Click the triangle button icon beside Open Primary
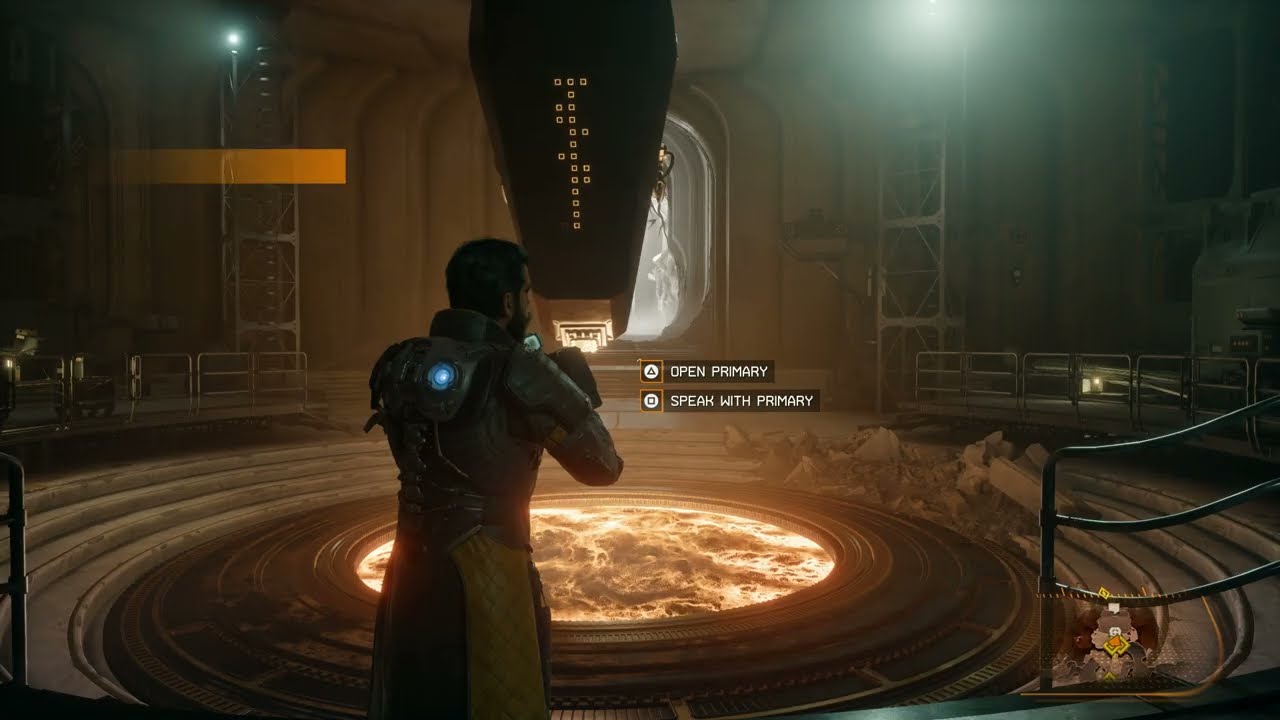This screenshot has height=720, width=1280. coord(650,371)
